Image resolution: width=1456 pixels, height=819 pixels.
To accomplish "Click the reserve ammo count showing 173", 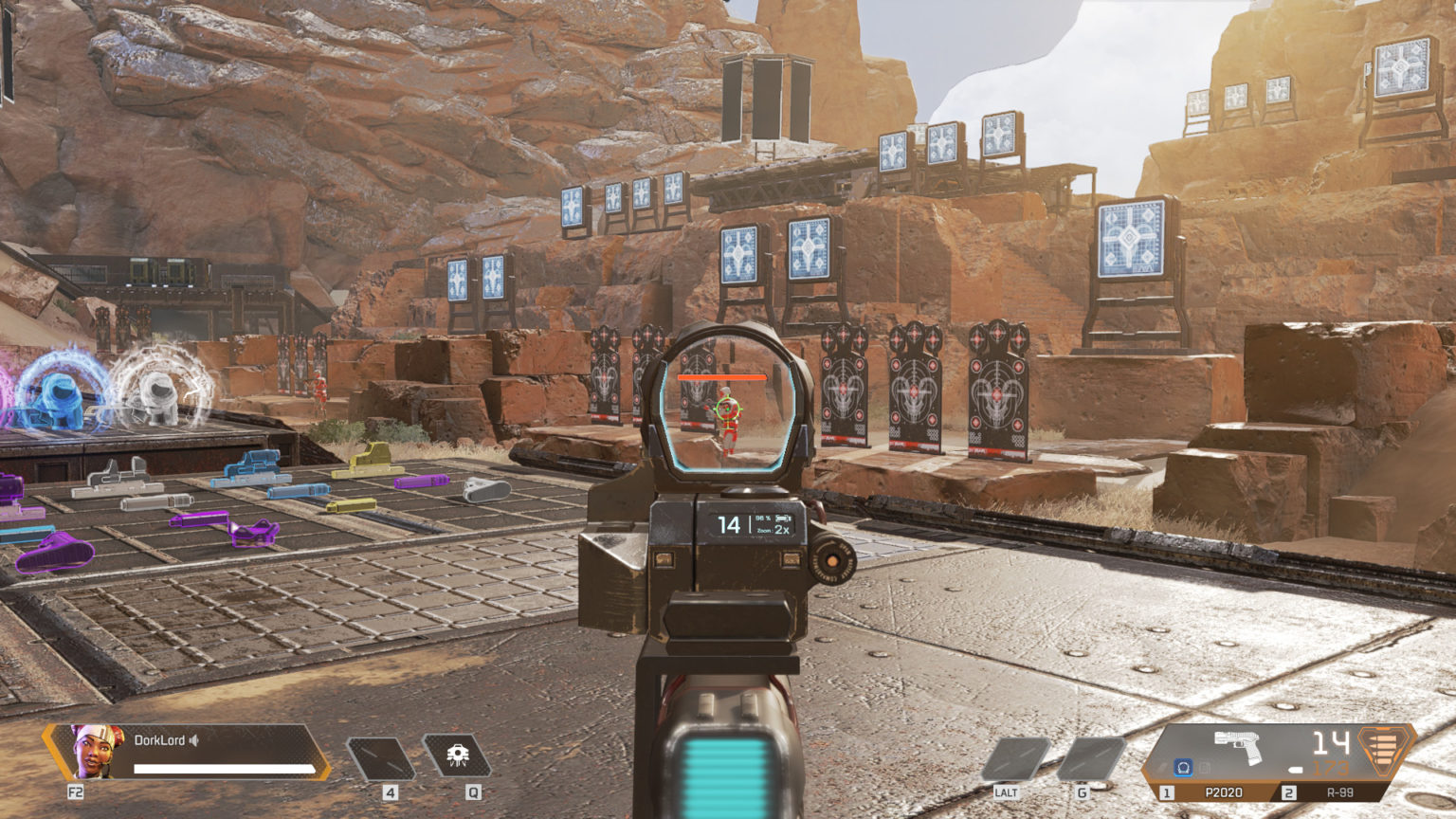I will [x=1330, y=768].
